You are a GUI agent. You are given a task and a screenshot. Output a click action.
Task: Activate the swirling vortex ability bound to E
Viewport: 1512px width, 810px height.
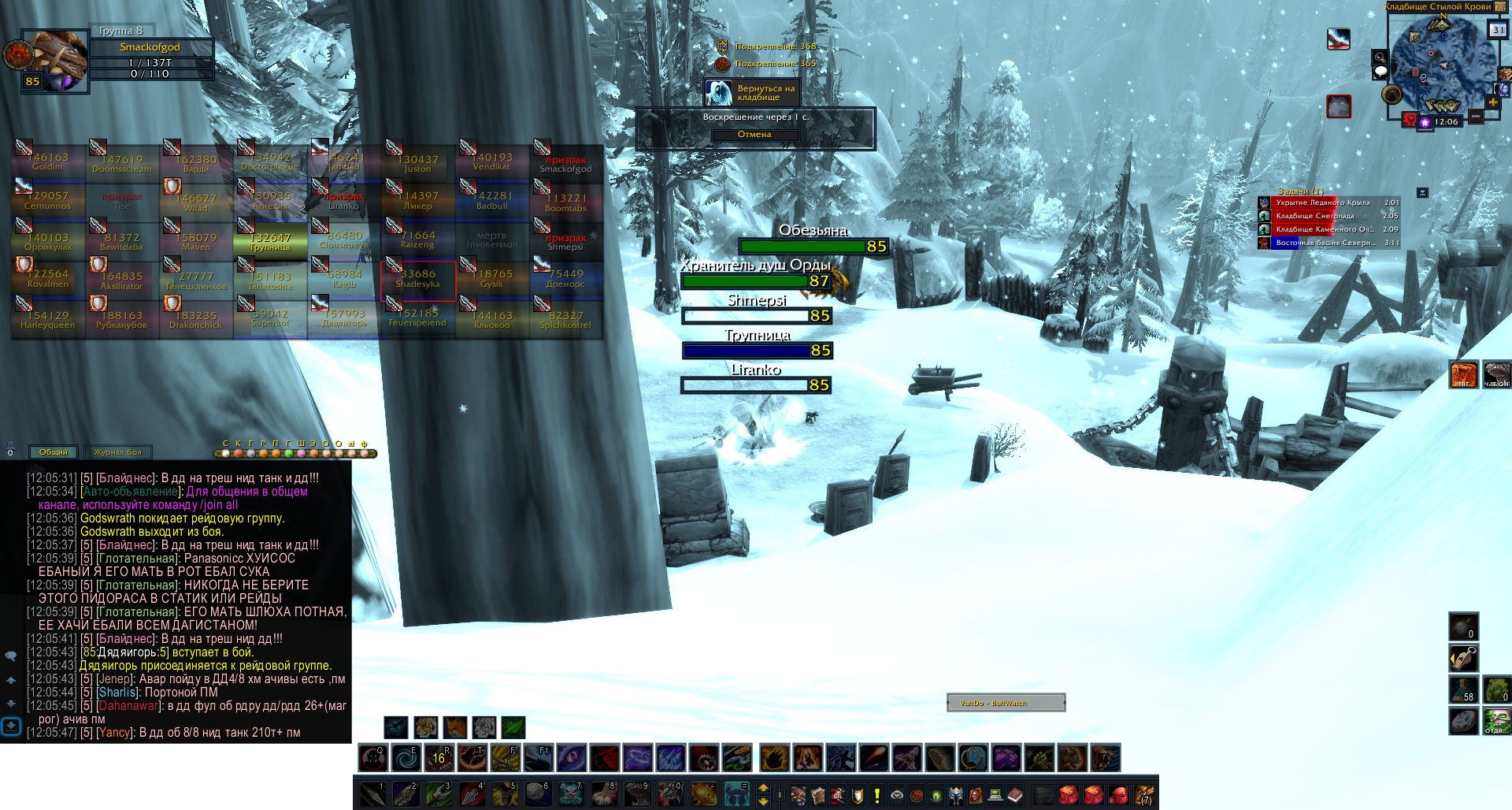coord(406,758)
